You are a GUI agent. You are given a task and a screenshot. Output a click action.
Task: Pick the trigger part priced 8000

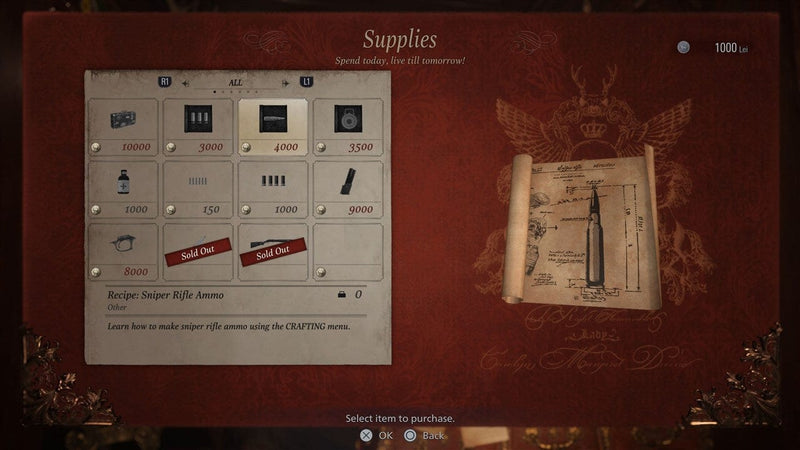click(123, 251)
